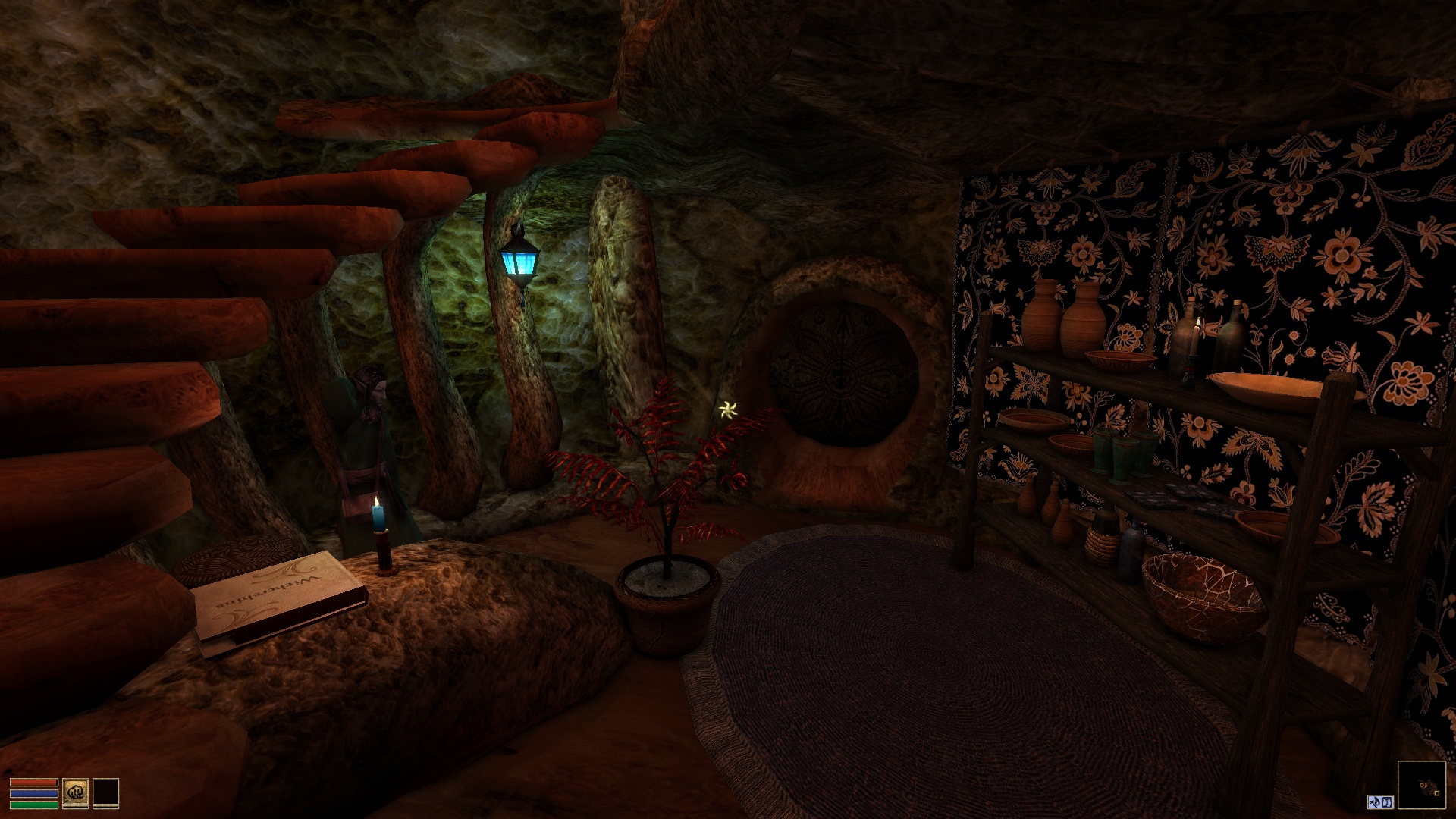Open the minimap in the corner
Image resolution: width=1456 pixels, height=819 pixels.
(x=1420, y=785)
